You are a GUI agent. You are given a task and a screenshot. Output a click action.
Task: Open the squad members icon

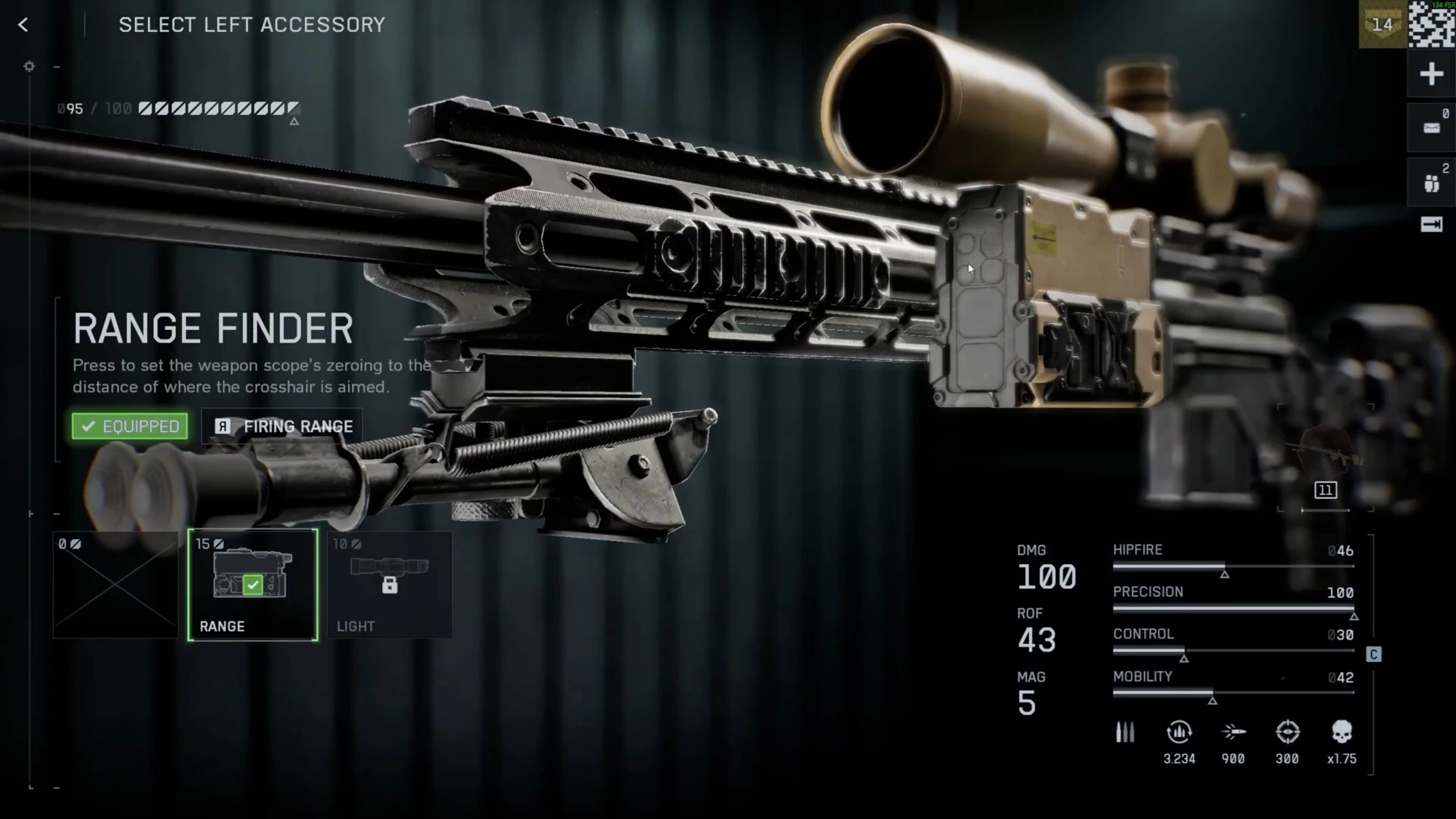[x=1431, y=183]
